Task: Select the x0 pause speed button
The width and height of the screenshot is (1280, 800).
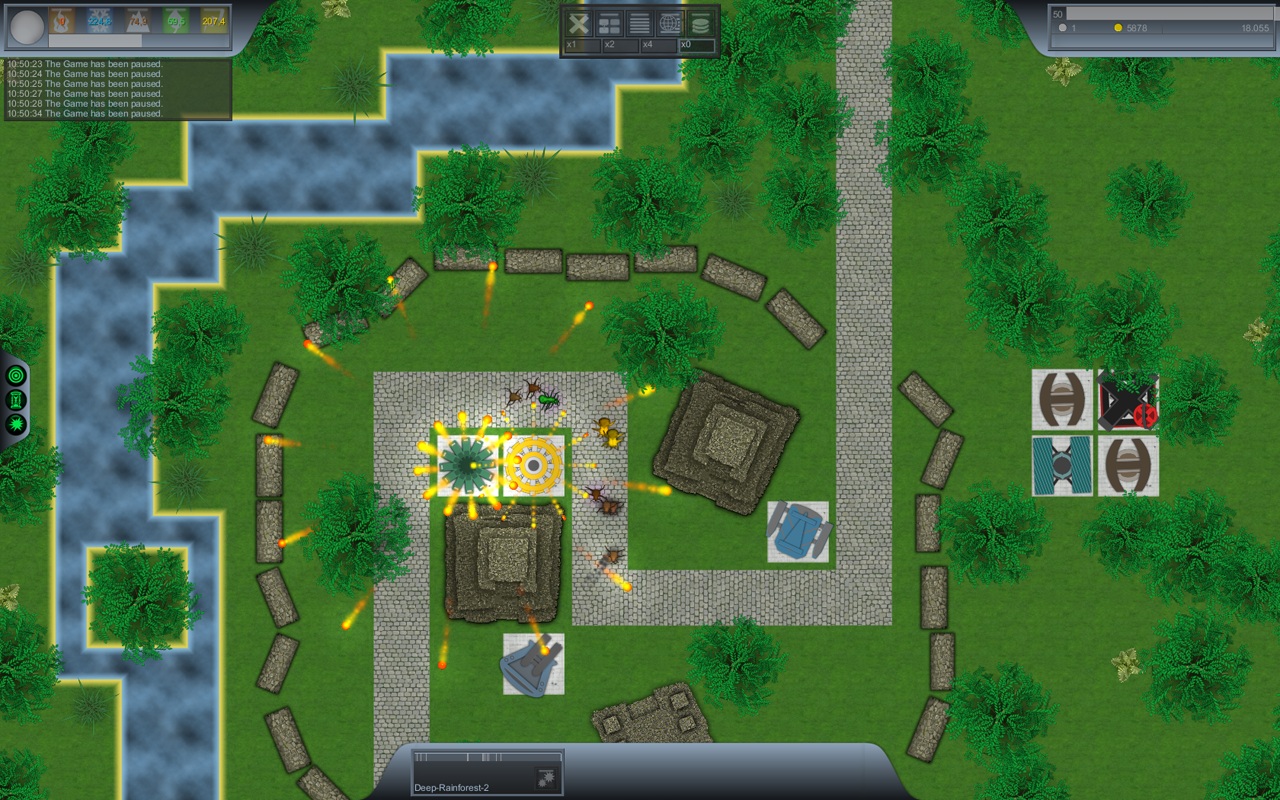Action: tap(696, 46)
